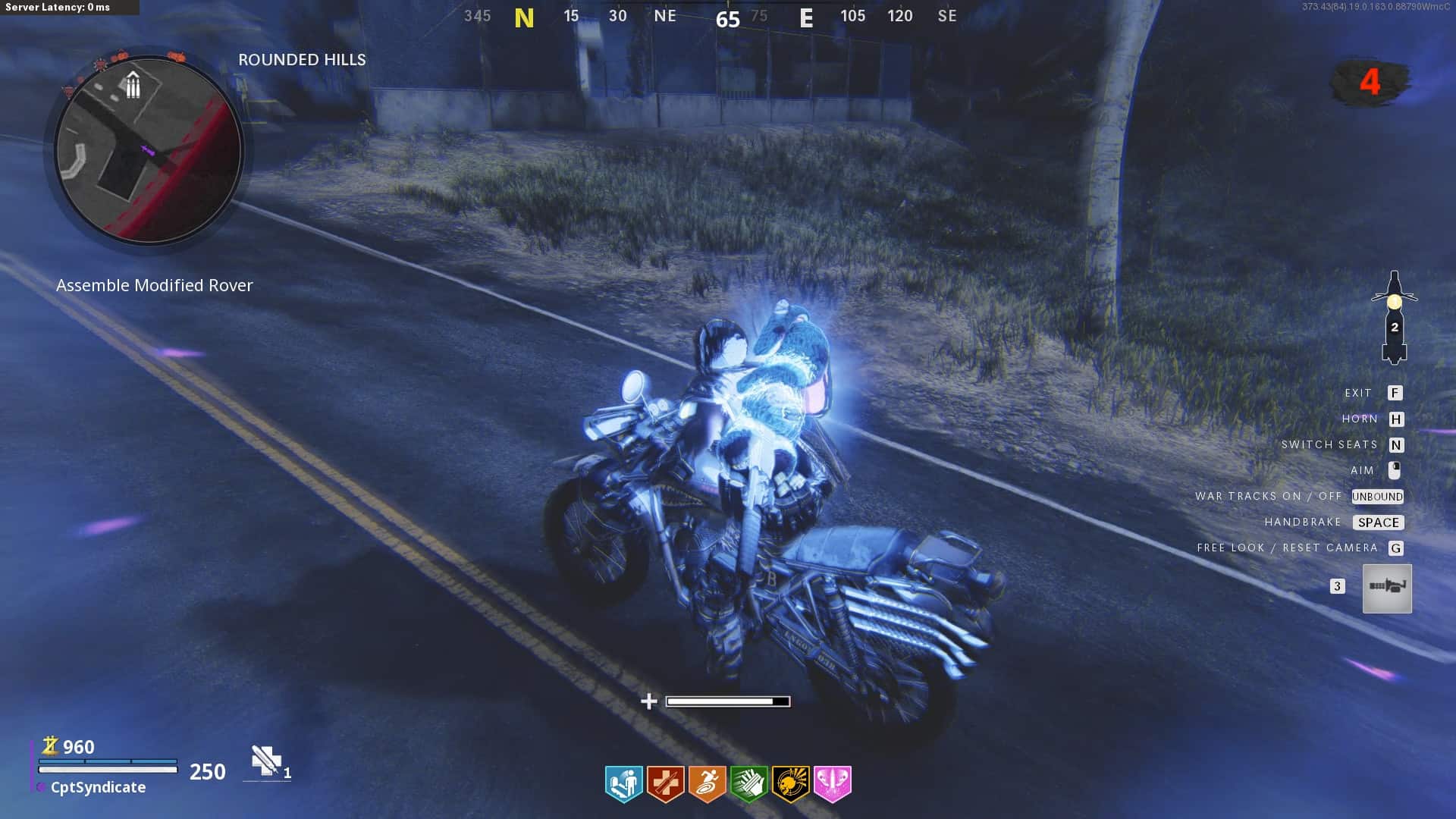This screenshot has height=819, width=1456.
Task: Click the green Speed Cola perk icon
Action: [x=748, y=783]
